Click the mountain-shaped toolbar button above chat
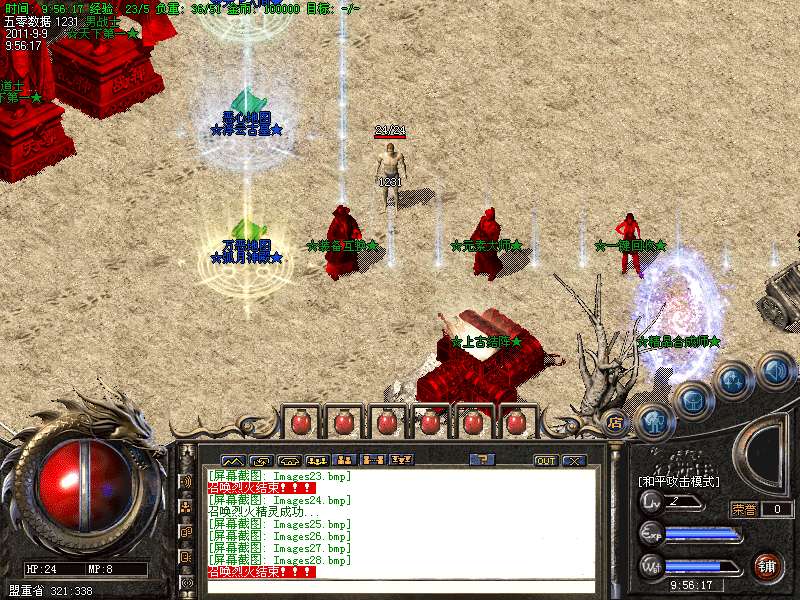Screen dimensions: 800x600 click(x=232, y=460)
